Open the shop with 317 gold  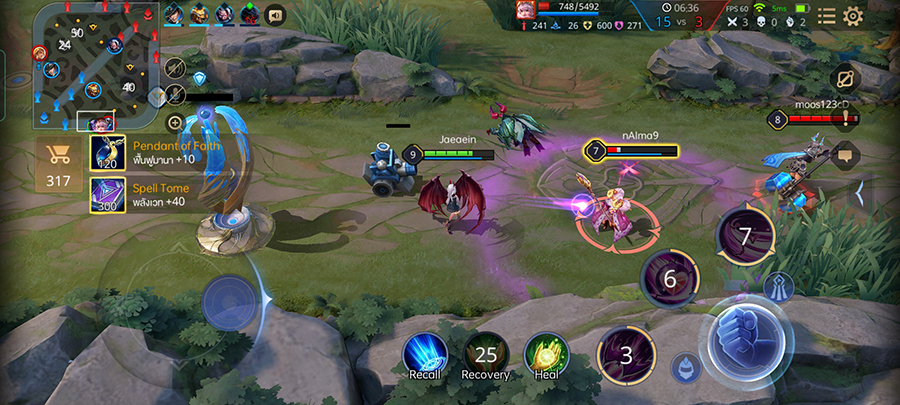click(x=58, y=164)
